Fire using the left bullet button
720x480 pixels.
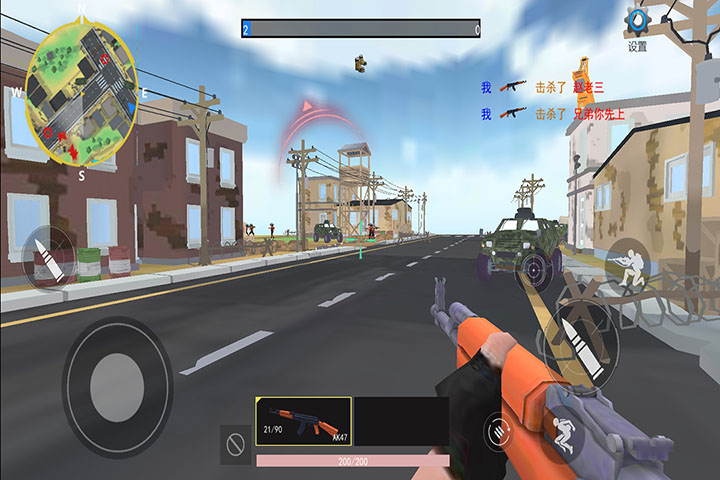click(47, 257)
